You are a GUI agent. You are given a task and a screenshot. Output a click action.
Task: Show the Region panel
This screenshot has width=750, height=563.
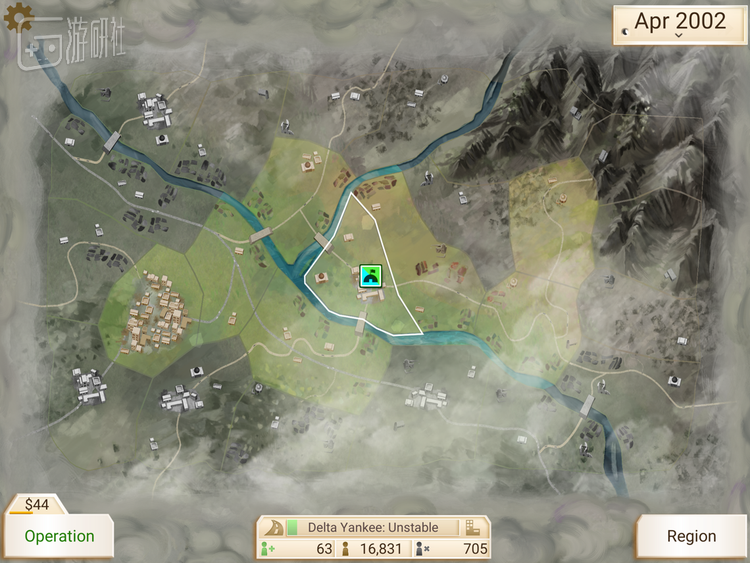coord(691,536)
